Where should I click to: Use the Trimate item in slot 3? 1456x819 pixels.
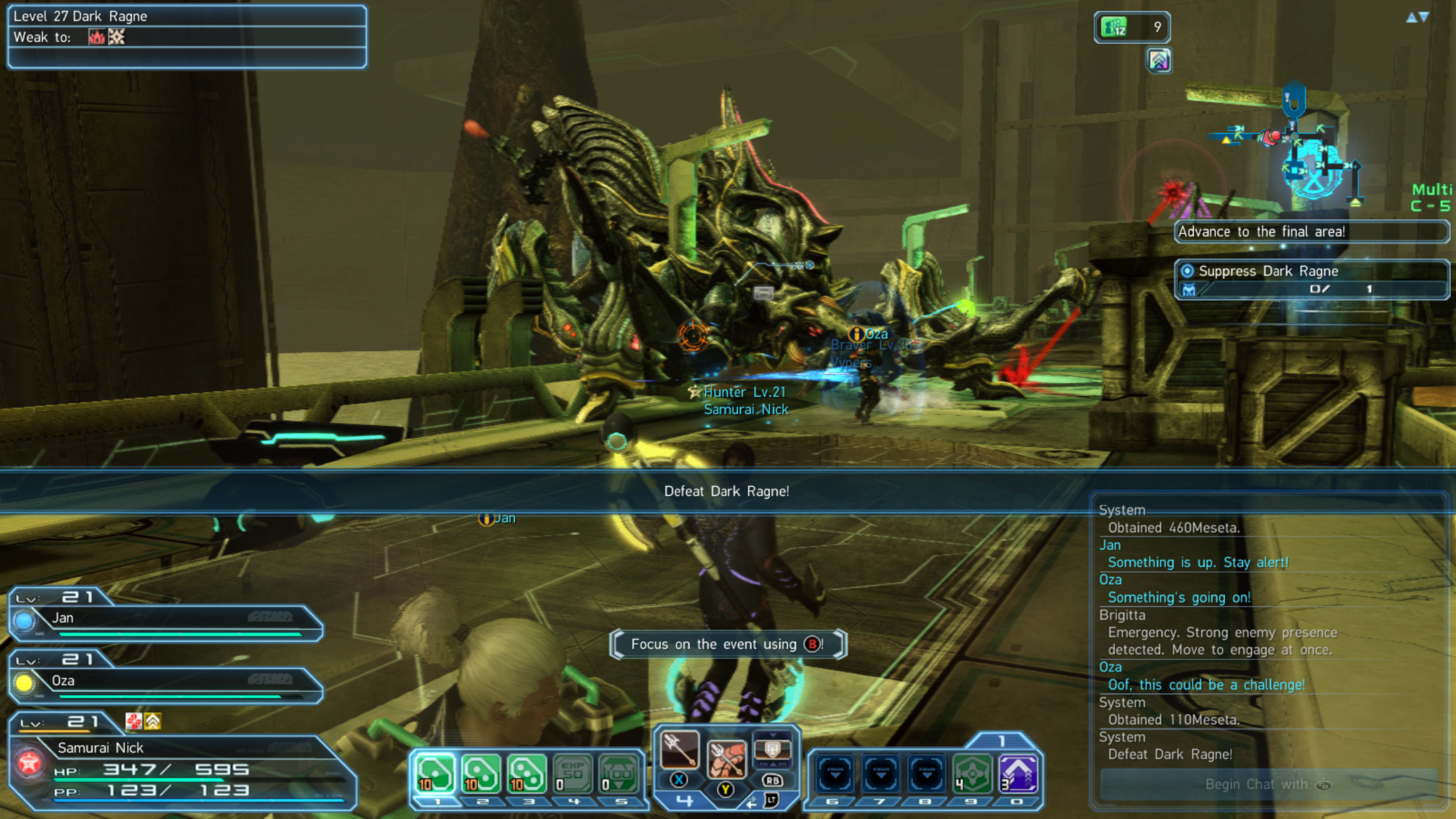coord(527,773)
